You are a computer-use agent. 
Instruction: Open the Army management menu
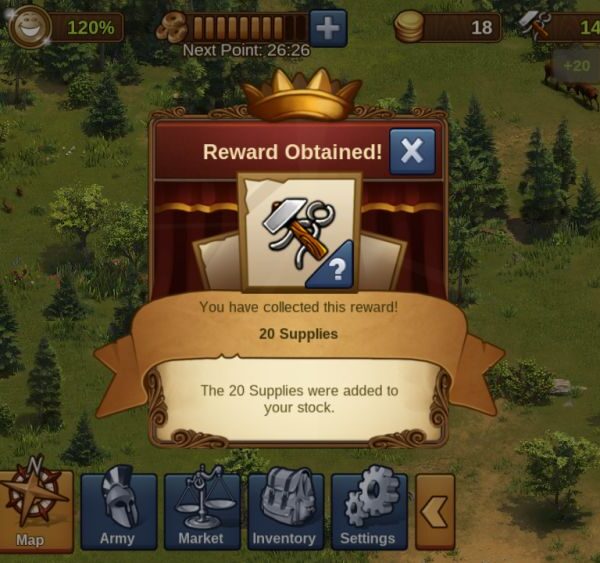pos(118,510)
